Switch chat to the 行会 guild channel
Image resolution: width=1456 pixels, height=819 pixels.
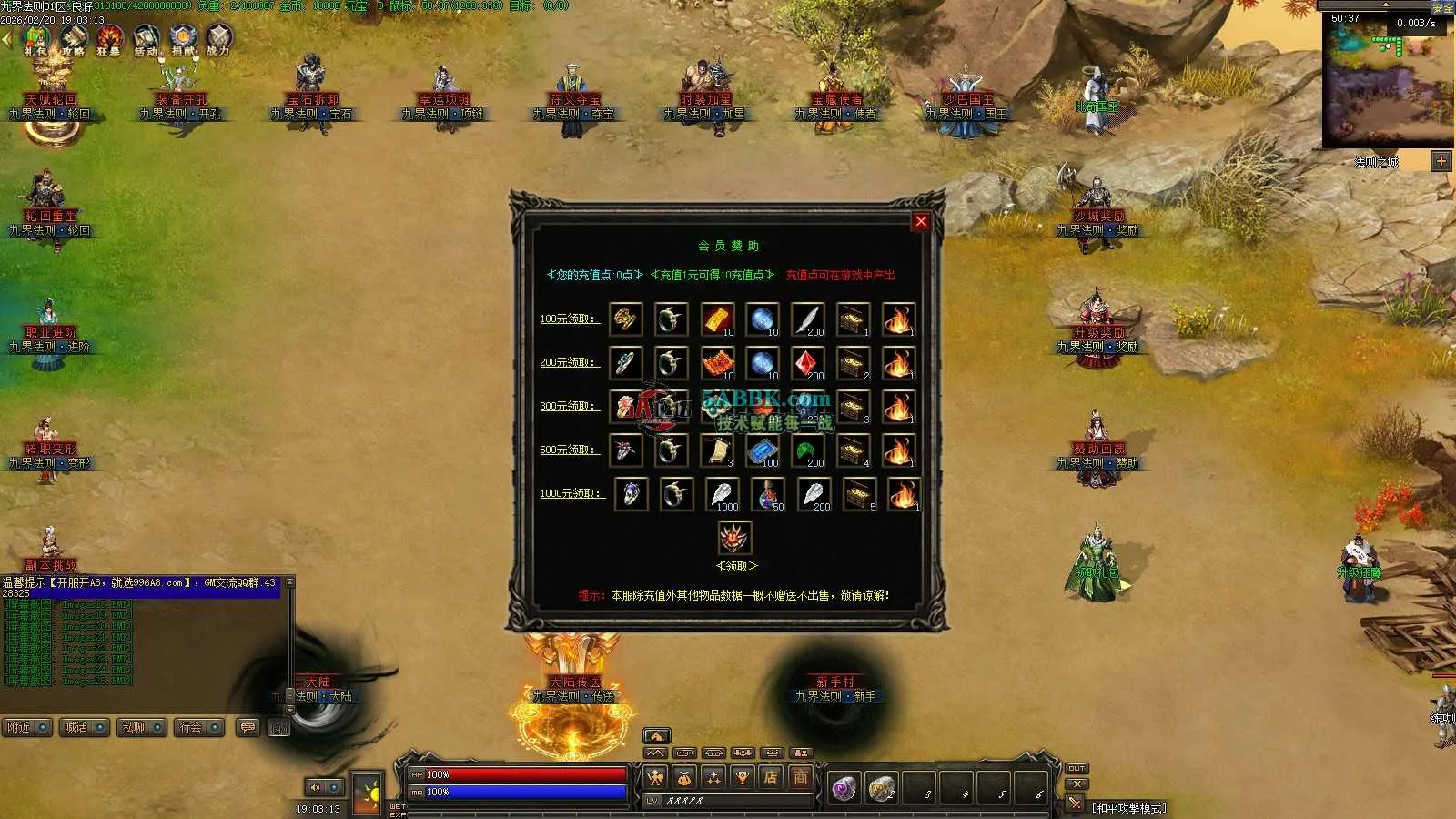(198, 727)
